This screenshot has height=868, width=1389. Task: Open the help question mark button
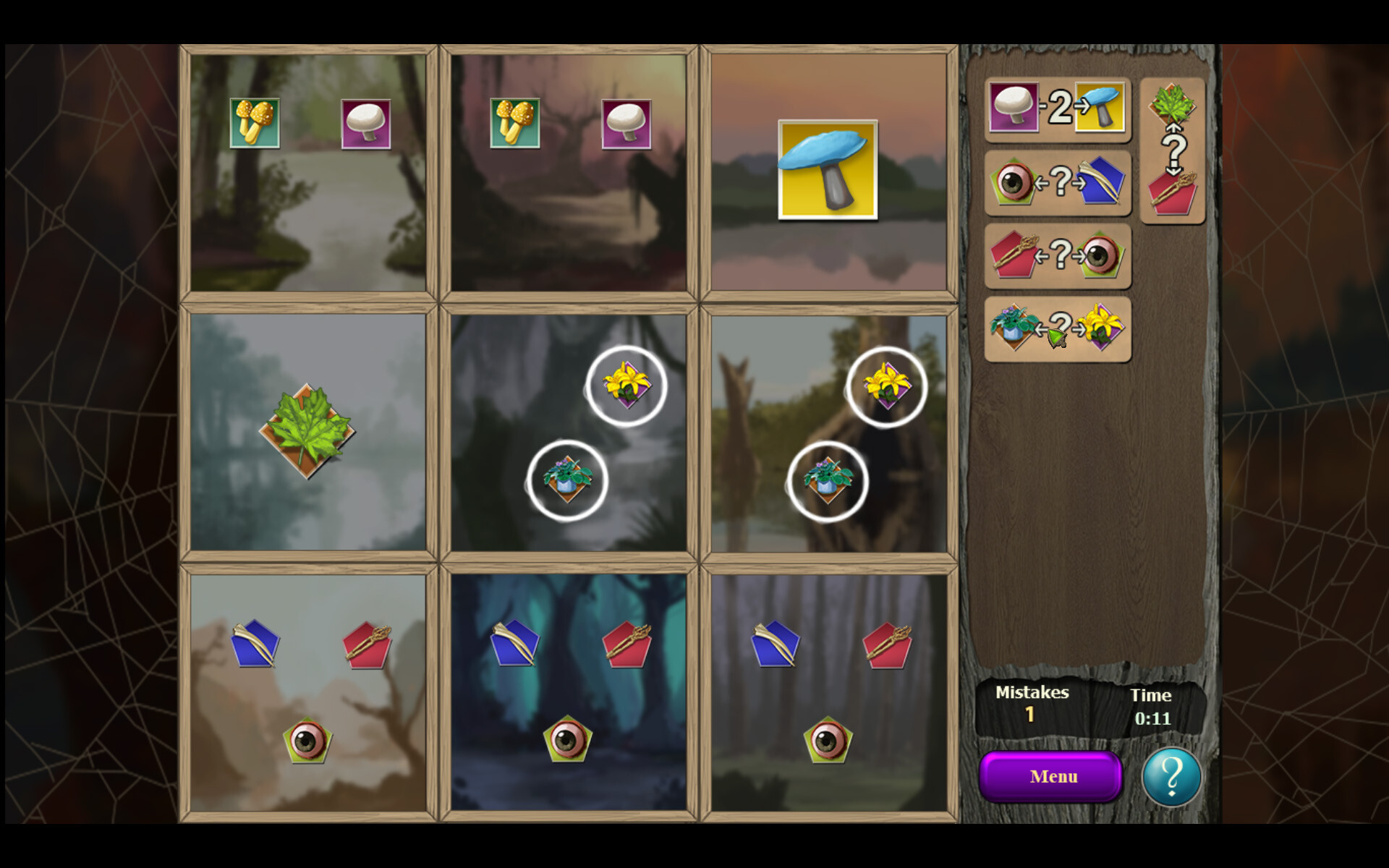pos(1172,775)
